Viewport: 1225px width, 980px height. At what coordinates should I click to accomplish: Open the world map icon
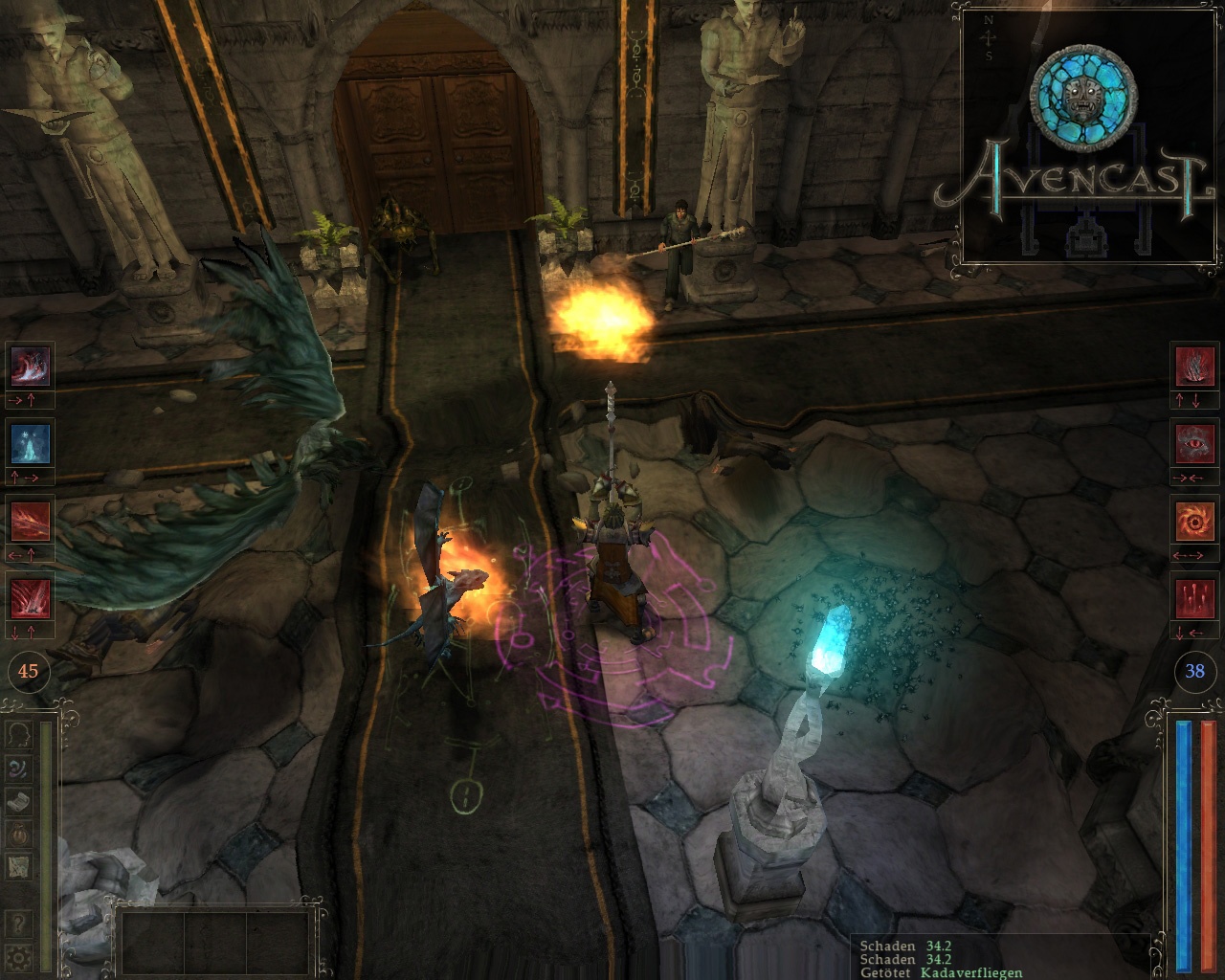tap(19, 868)
